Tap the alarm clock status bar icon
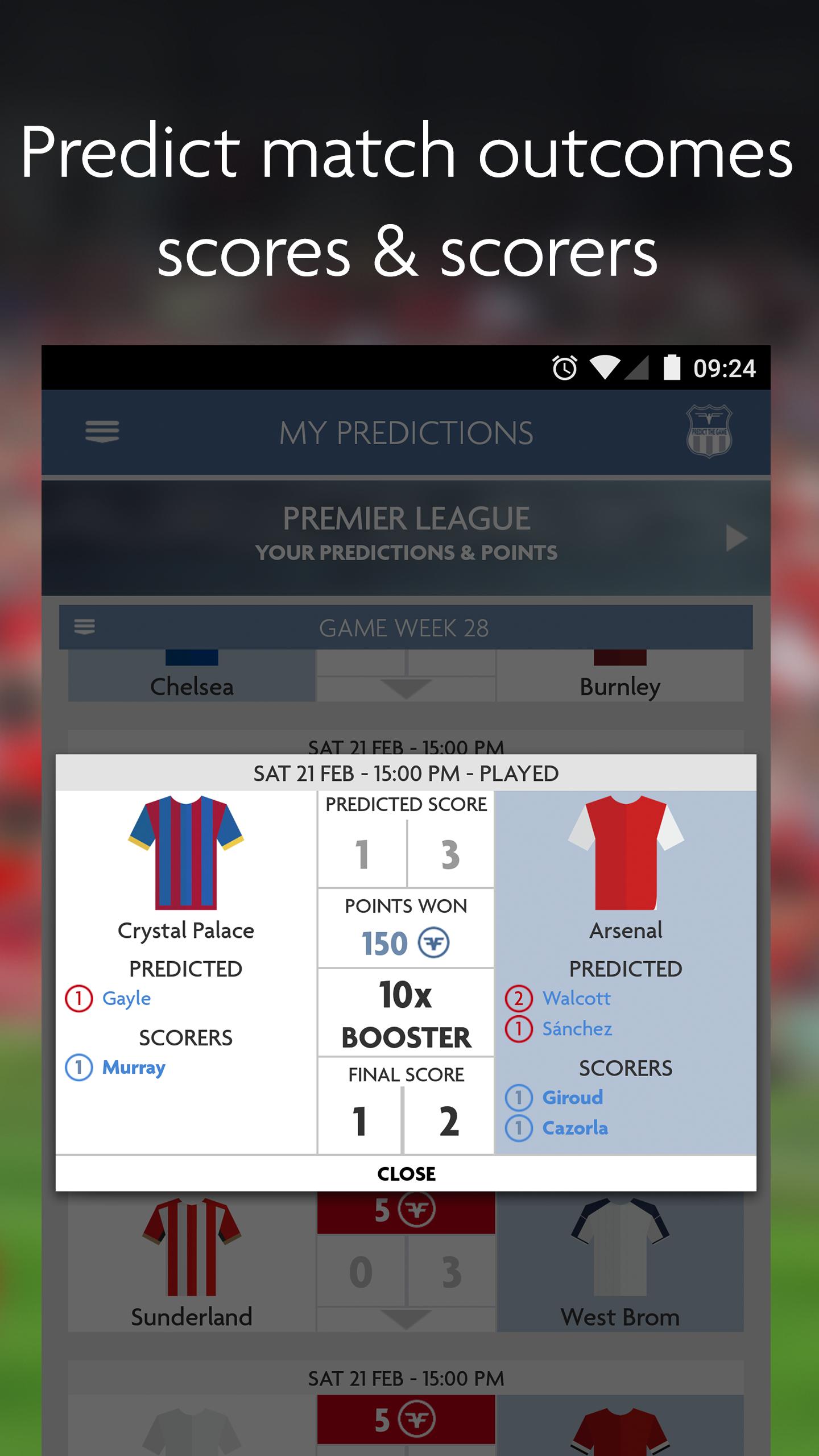 point(564,369)
